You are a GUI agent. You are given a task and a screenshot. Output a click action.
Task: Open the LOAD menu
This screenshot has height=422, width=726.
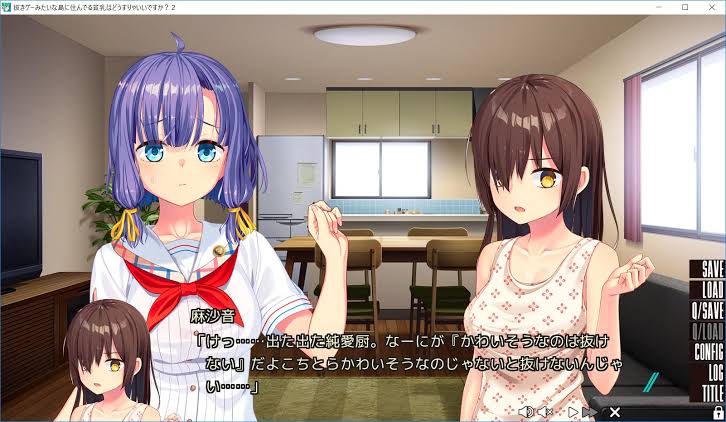pos(711,288)
